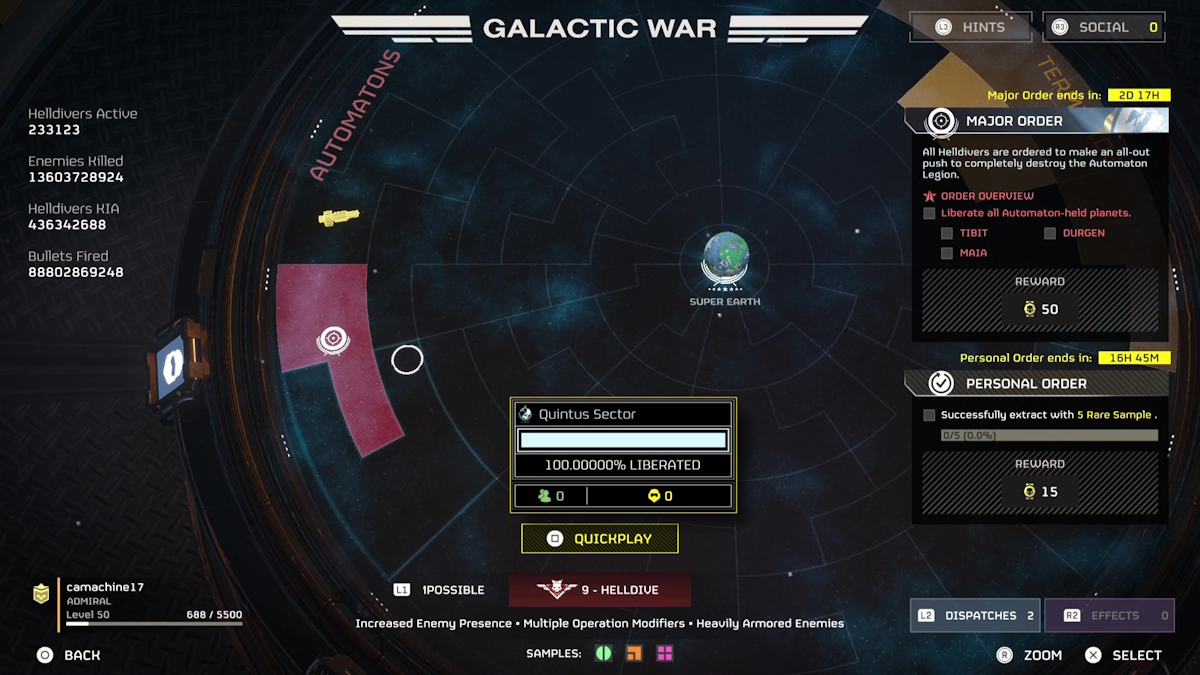The image size is (1200, 675).
Task: Start a Quickplay match
Action: (600, 539)
